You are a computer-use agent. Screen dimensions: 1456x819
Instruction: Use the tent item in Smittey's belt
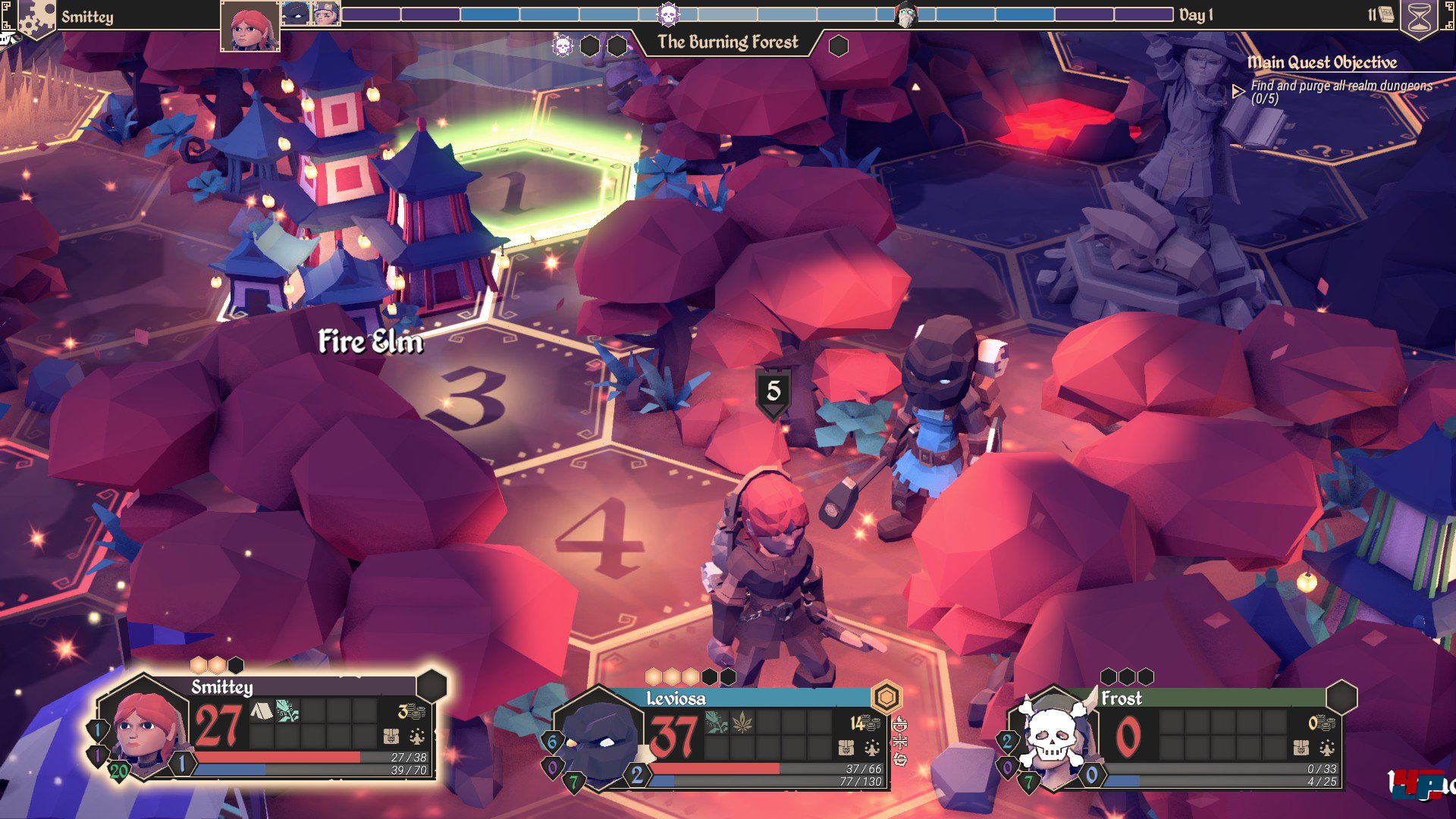[261, 711]
